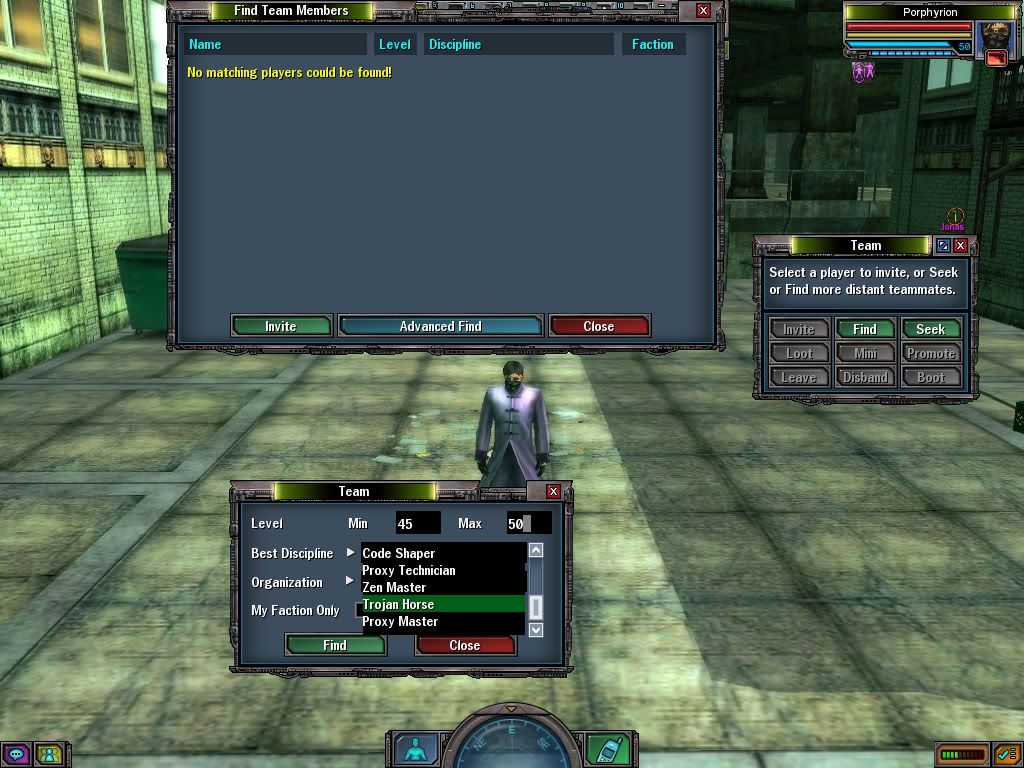The height and width of the screenshot is (768, 1024).
Task: Select the Seek button in Team panel
Action: tap(930, 329)
